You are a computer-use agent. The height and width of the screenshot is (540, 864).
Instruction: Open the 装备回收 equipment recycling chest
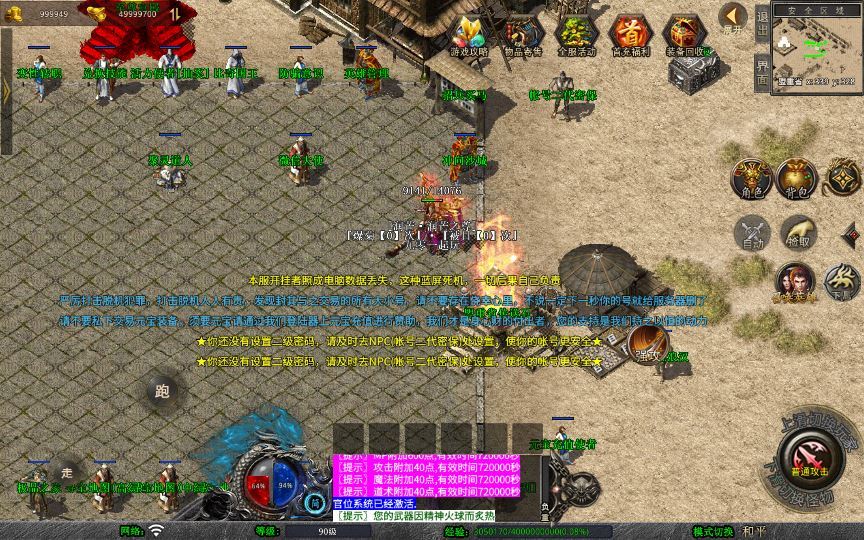click(x=686, y=37)
